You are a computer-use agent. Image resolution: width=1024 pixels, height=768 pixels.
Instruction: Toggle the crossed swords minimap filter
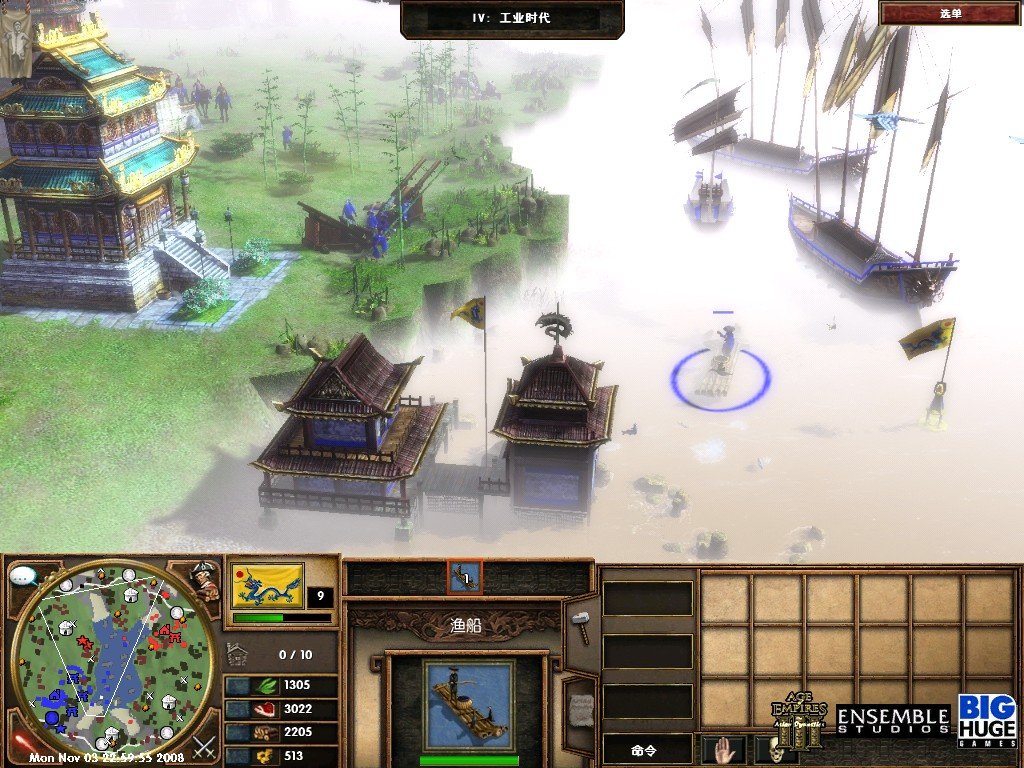pos(204,747)
